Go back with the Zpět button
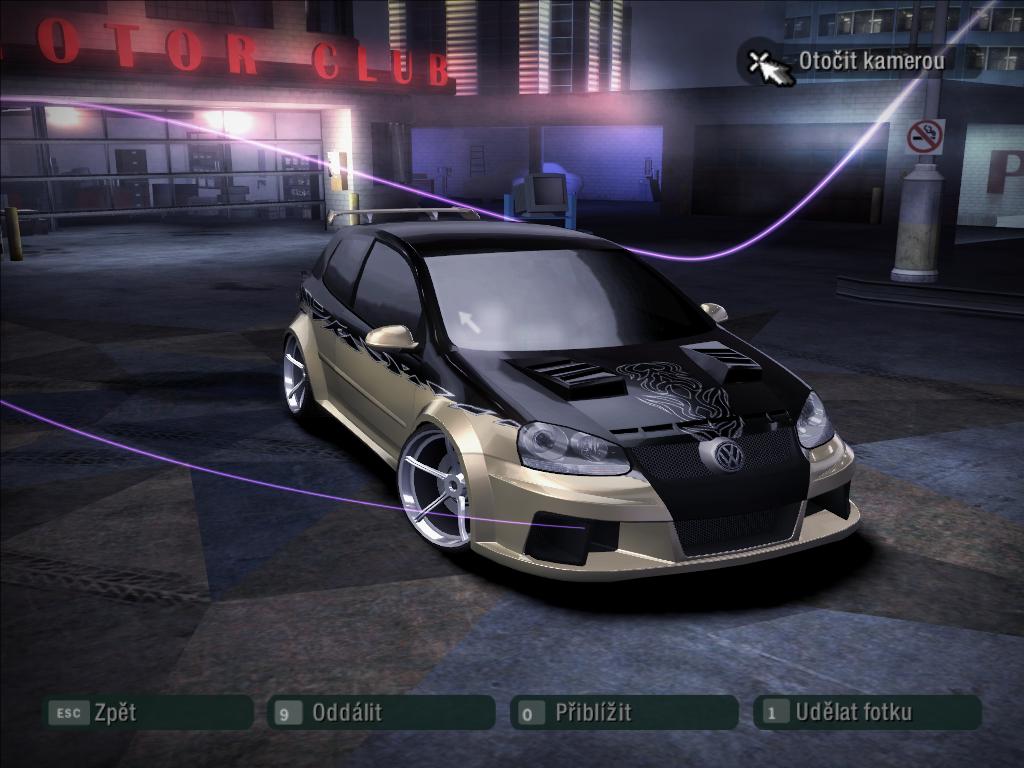This screenshot has width=1024, height=768. click(146, 713)
